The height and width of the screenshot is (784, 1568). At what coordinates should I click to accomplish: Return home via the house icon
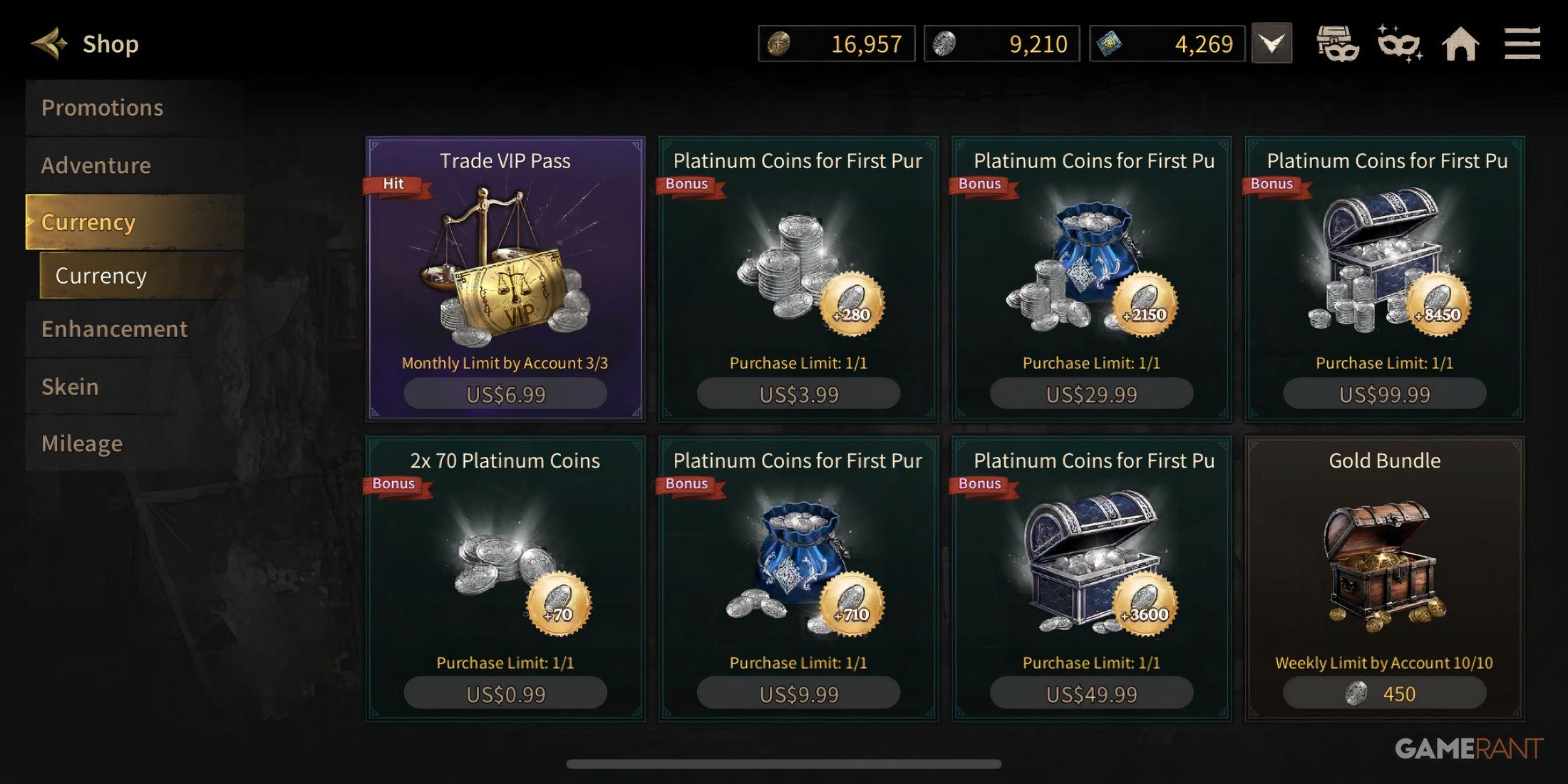coord(1460,43)
